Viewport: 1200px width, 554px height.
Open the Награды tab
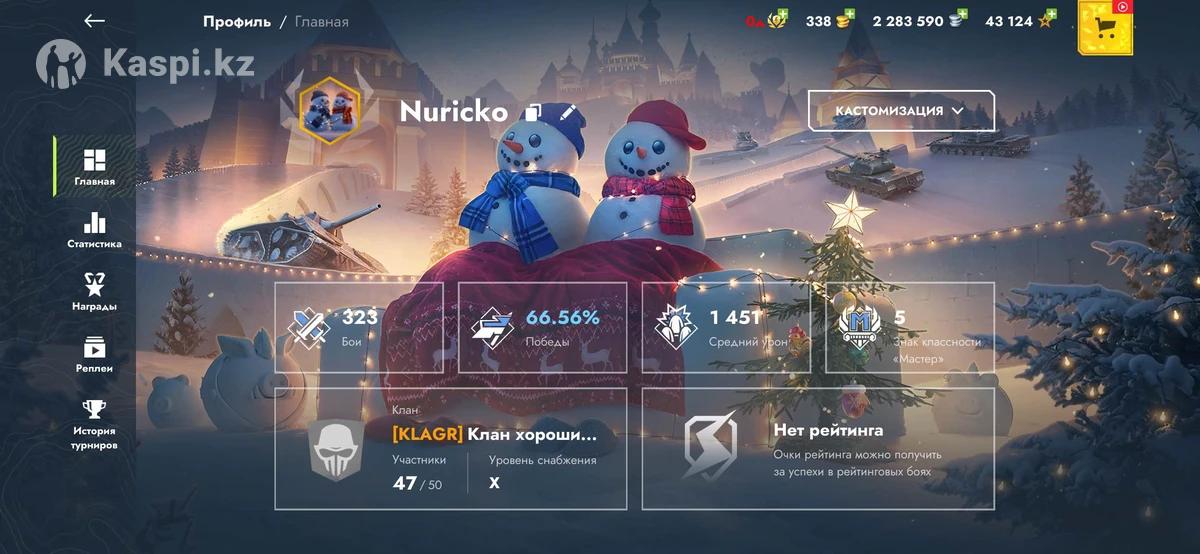coord(94,292)
